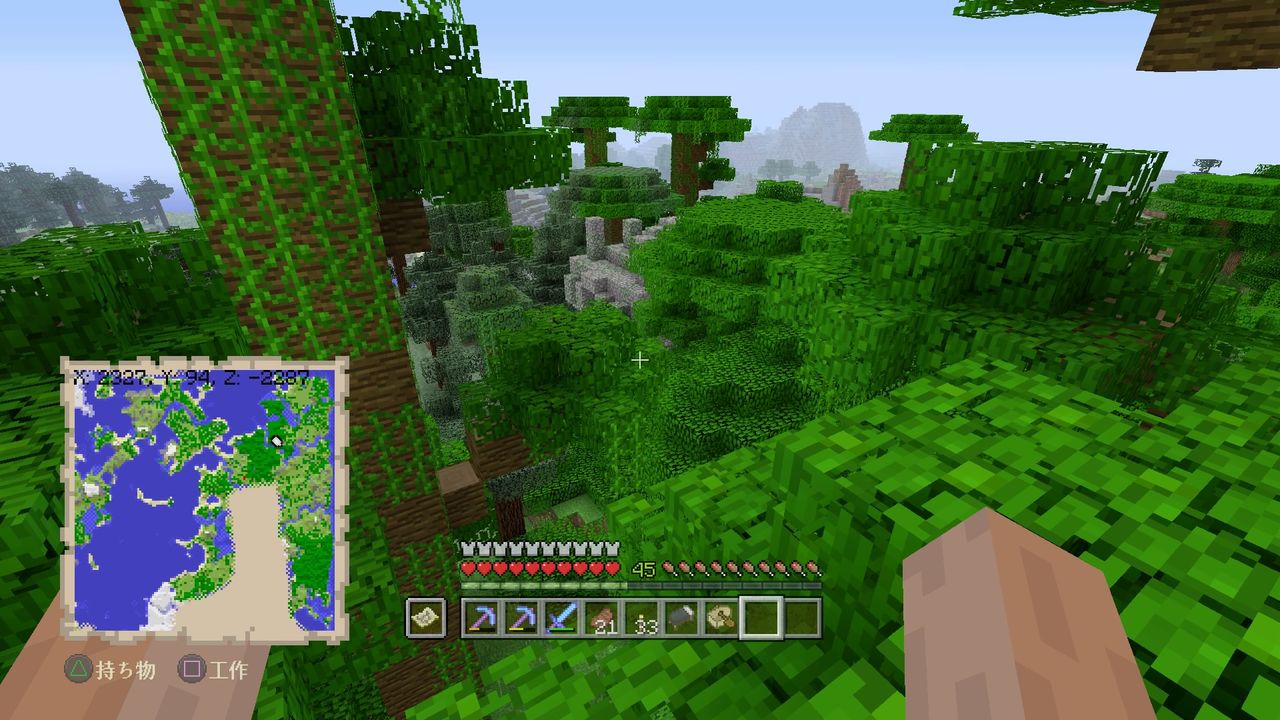Click the crosshair at screen center

click(x=640, y=360)
